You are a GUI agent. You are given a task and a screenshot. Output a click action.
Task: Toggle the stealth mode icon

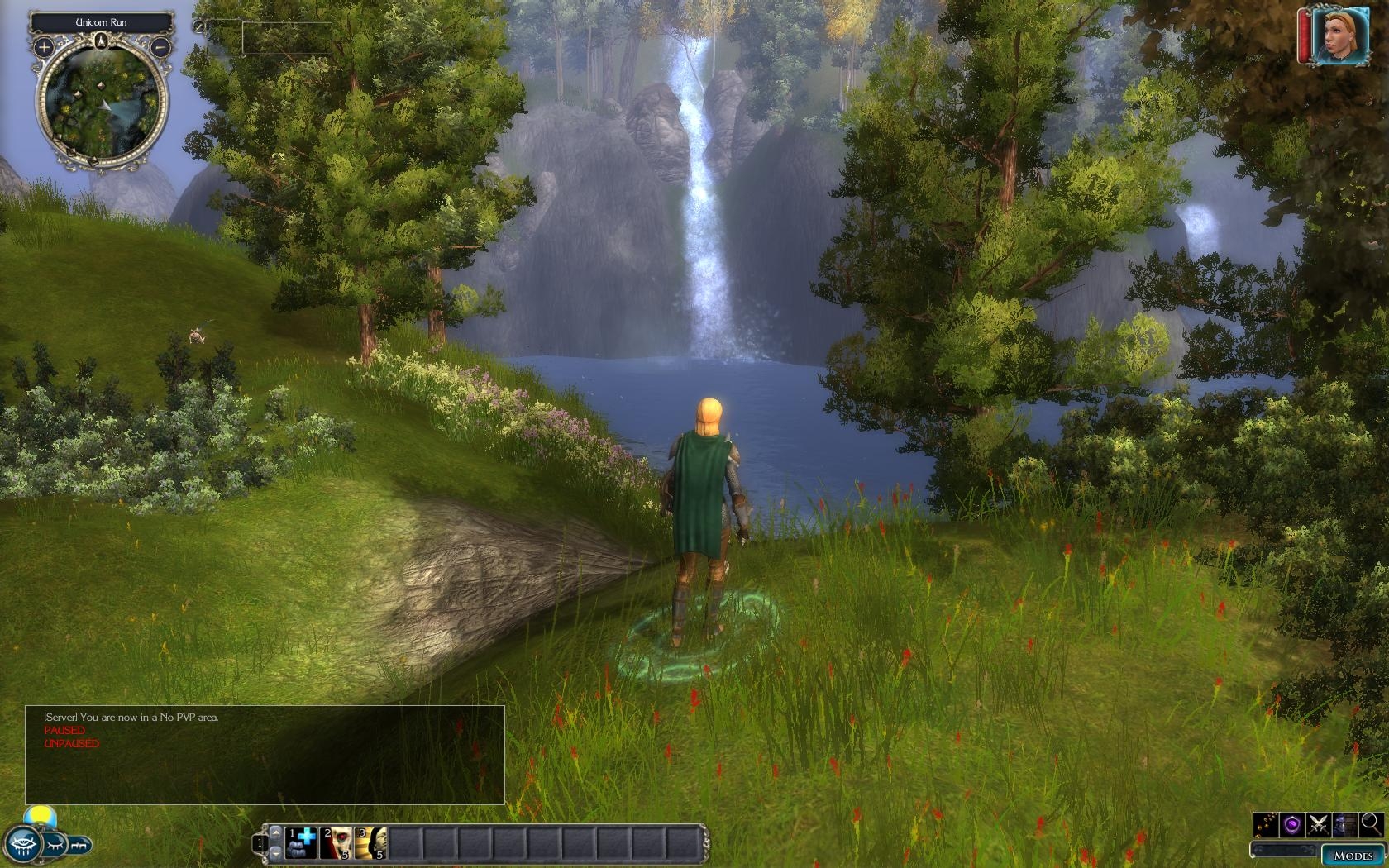[1345, 824]
